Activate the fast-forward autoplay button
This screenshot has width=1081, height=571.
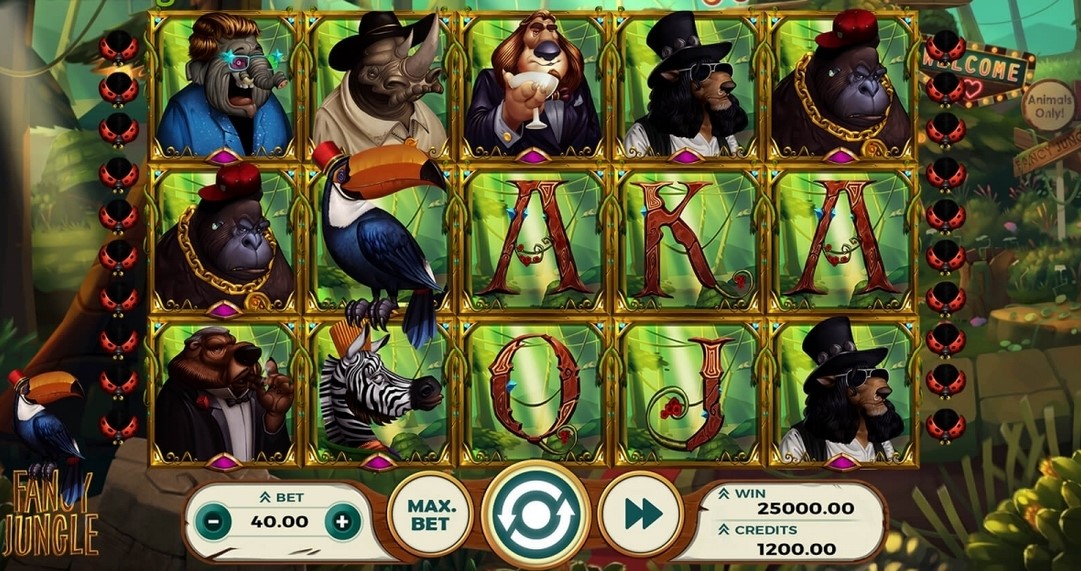[642, 514]
